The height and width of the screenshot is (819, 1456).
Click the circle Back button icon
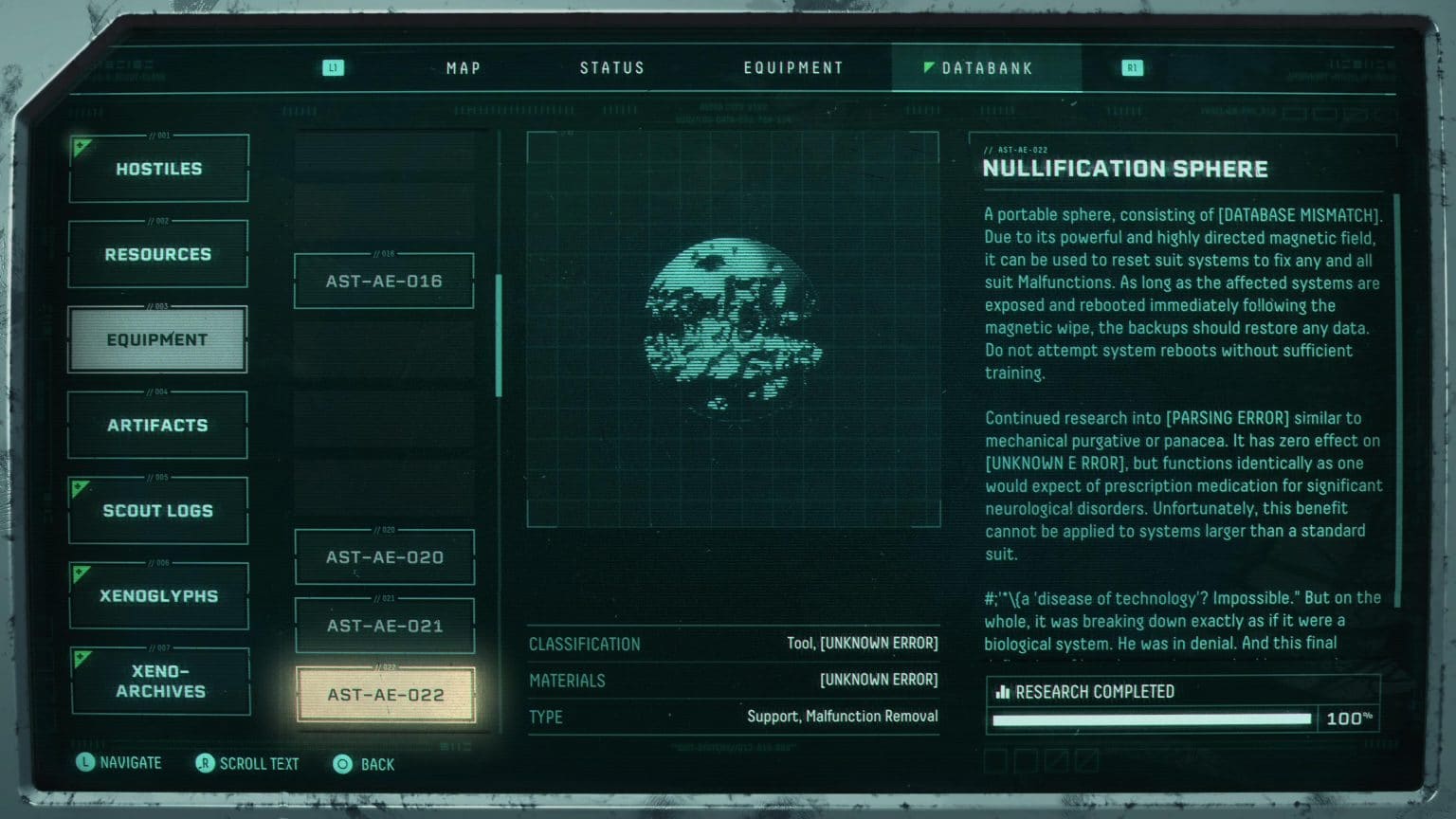[342, 764]
